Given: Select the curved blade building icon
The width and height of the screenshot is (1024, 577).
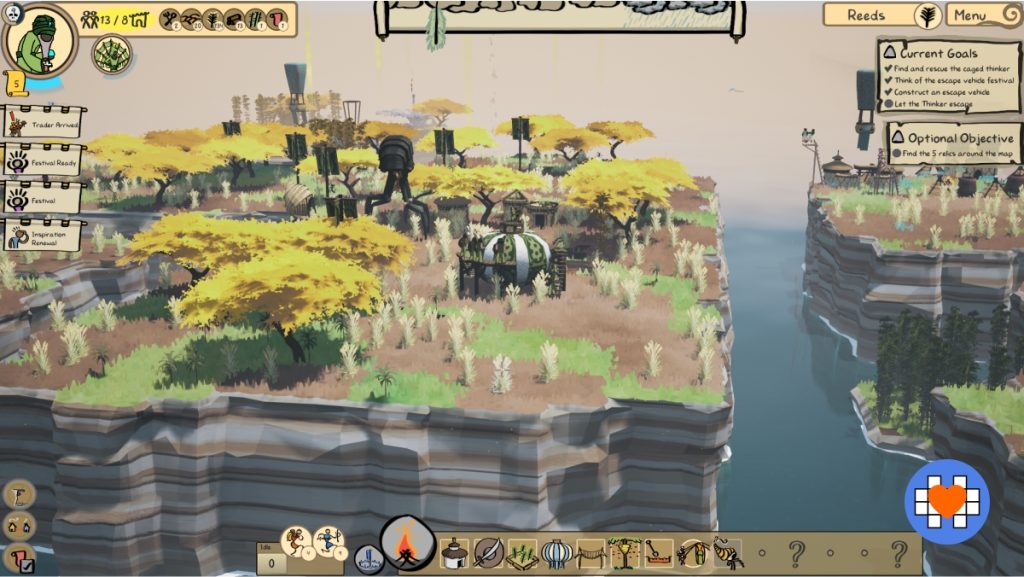Looking at the screenshot, I should tap(488, 552).
